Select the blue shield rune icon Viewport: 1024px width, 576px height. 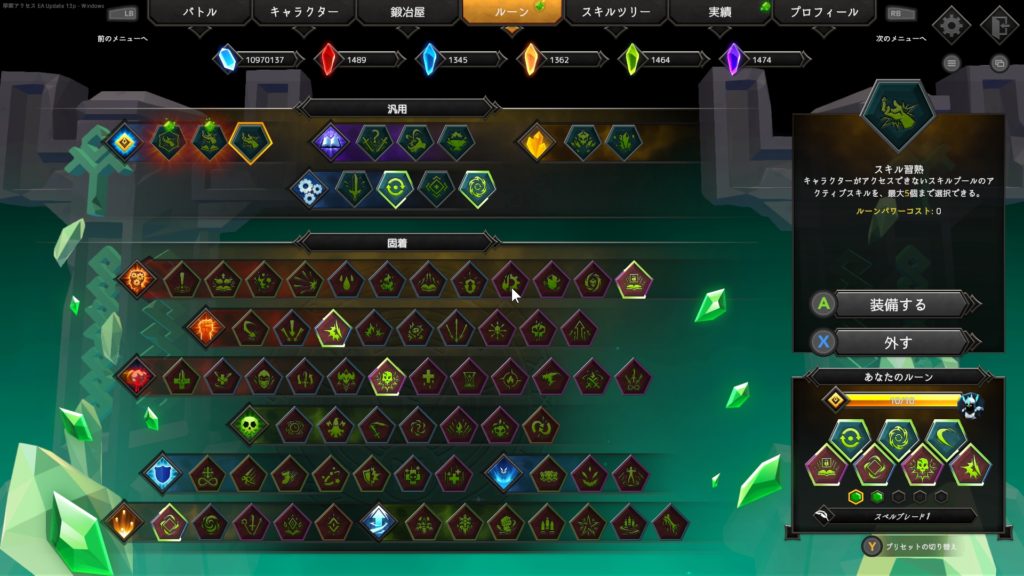tap(160, 474)
